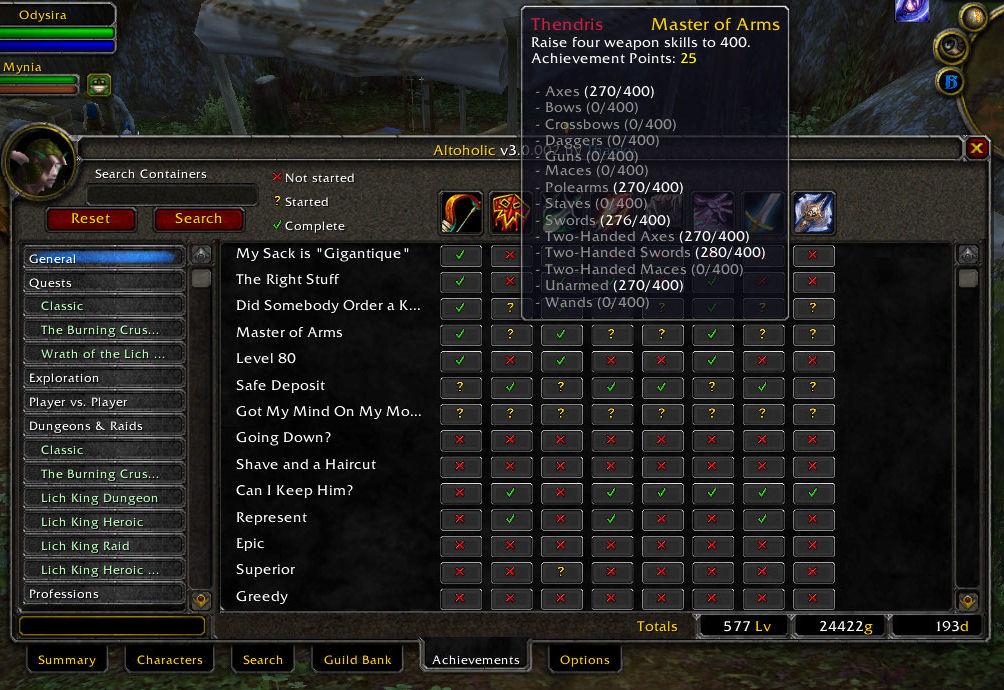The height and width of the screenshot is (690, 1004).
Task: Switch to the Characters tab
Action: pyautogui.click(x=169, y=660)
